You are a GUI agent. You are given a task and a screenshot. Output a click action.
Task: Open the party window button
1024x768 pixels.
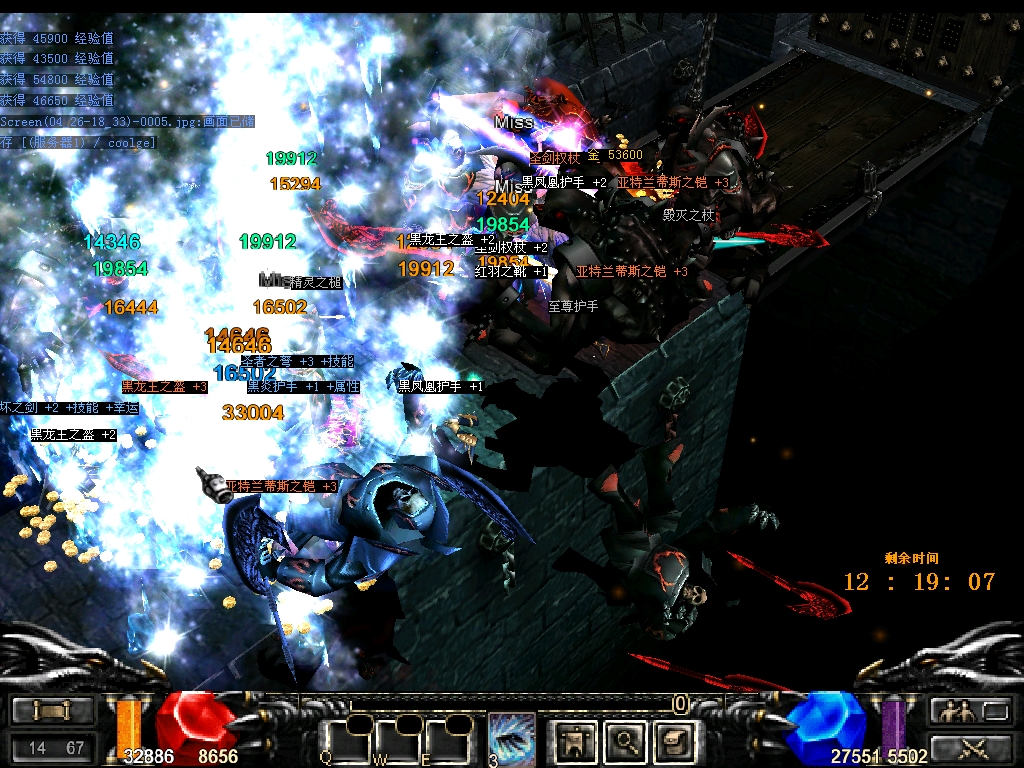[x=971, y=711]
